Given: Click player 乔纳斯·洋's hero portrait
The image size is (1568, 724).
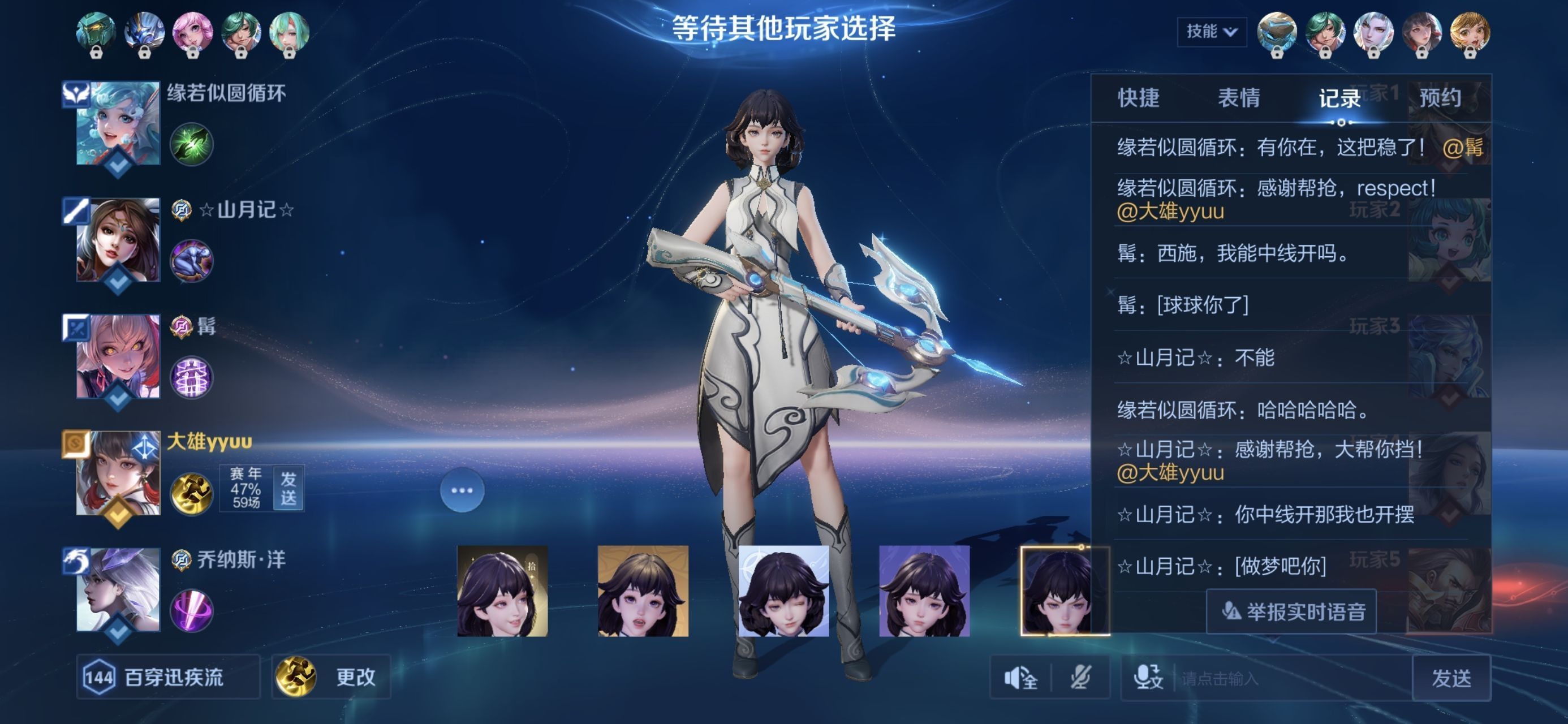Looking at the screenshot, I should click(118, 589).
